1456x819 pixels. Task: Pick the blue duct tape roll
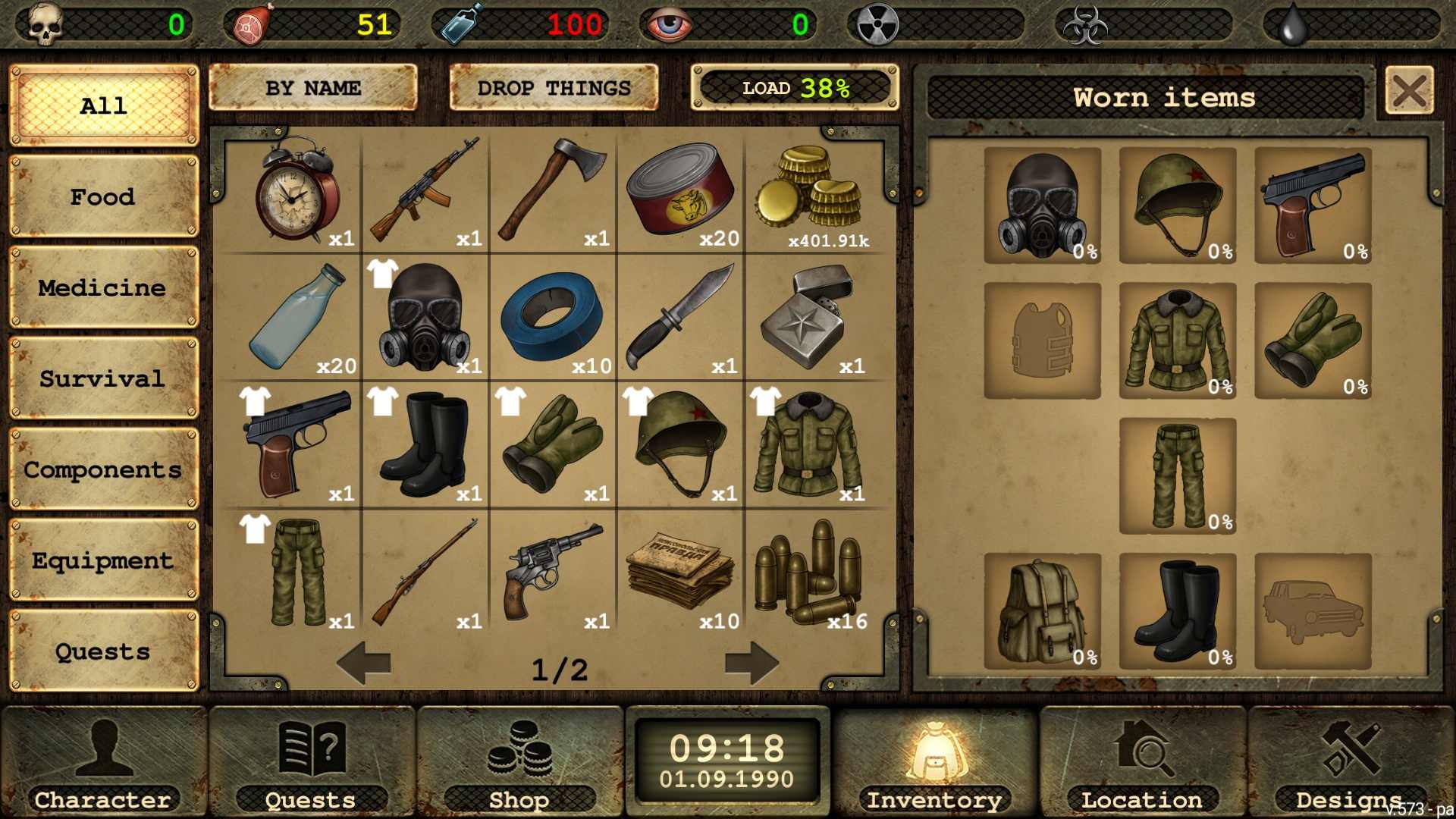[553, 318]
